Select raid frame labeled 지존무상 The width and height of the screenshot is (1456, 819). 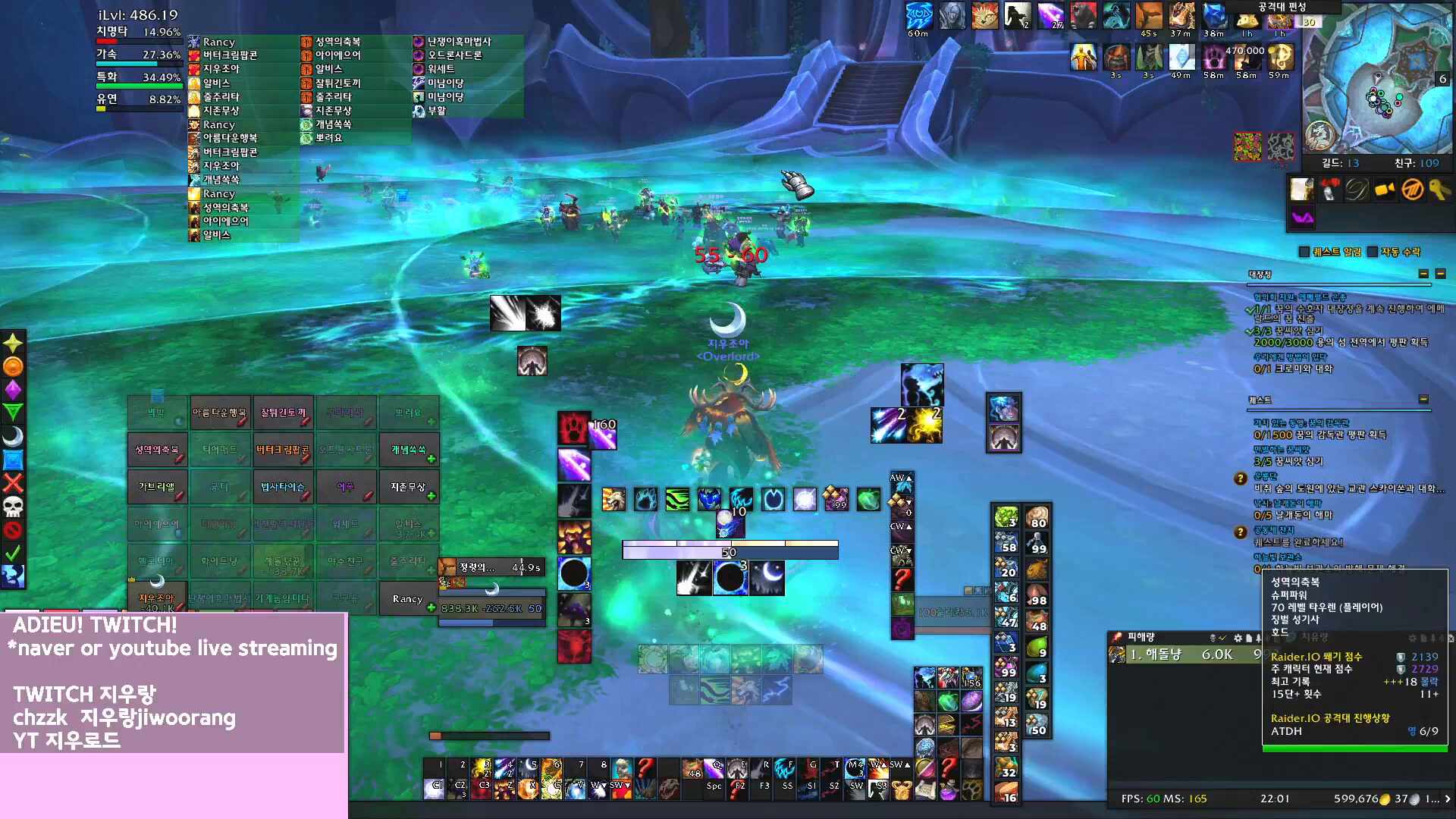click(408, 487)
